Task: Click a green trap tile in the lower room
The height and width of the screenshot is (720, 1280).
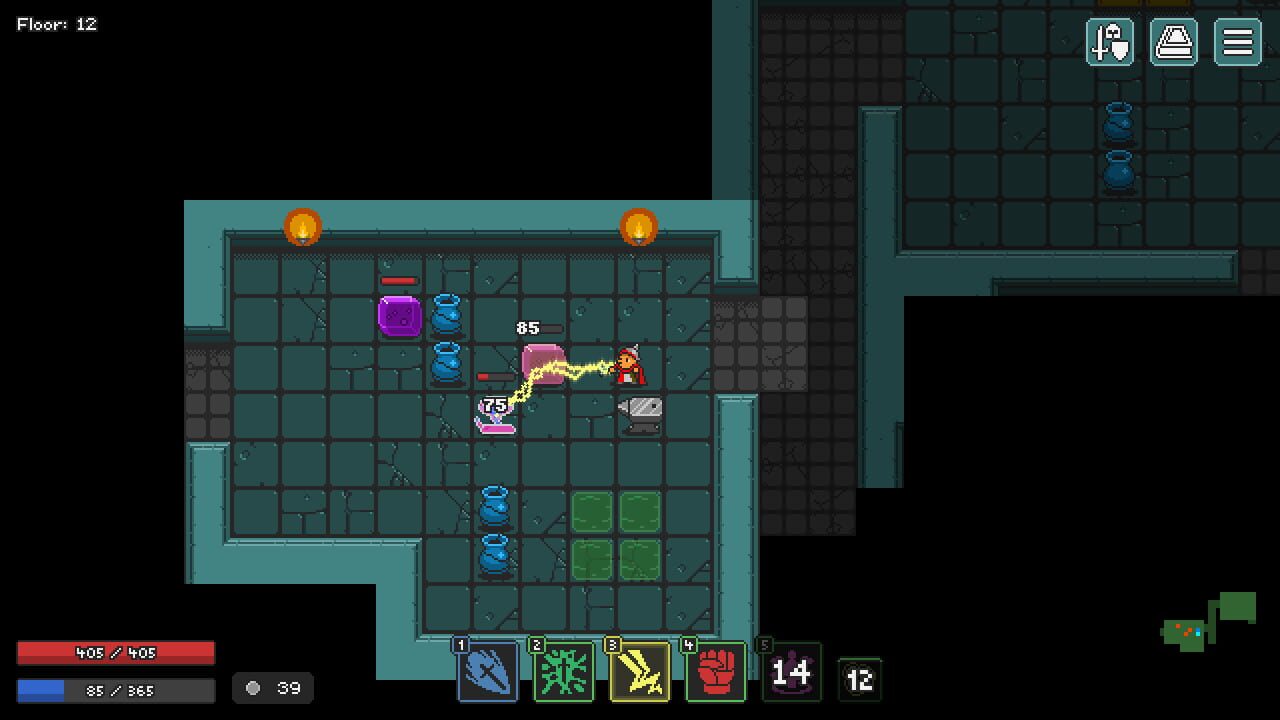Action: pos(592,510)
